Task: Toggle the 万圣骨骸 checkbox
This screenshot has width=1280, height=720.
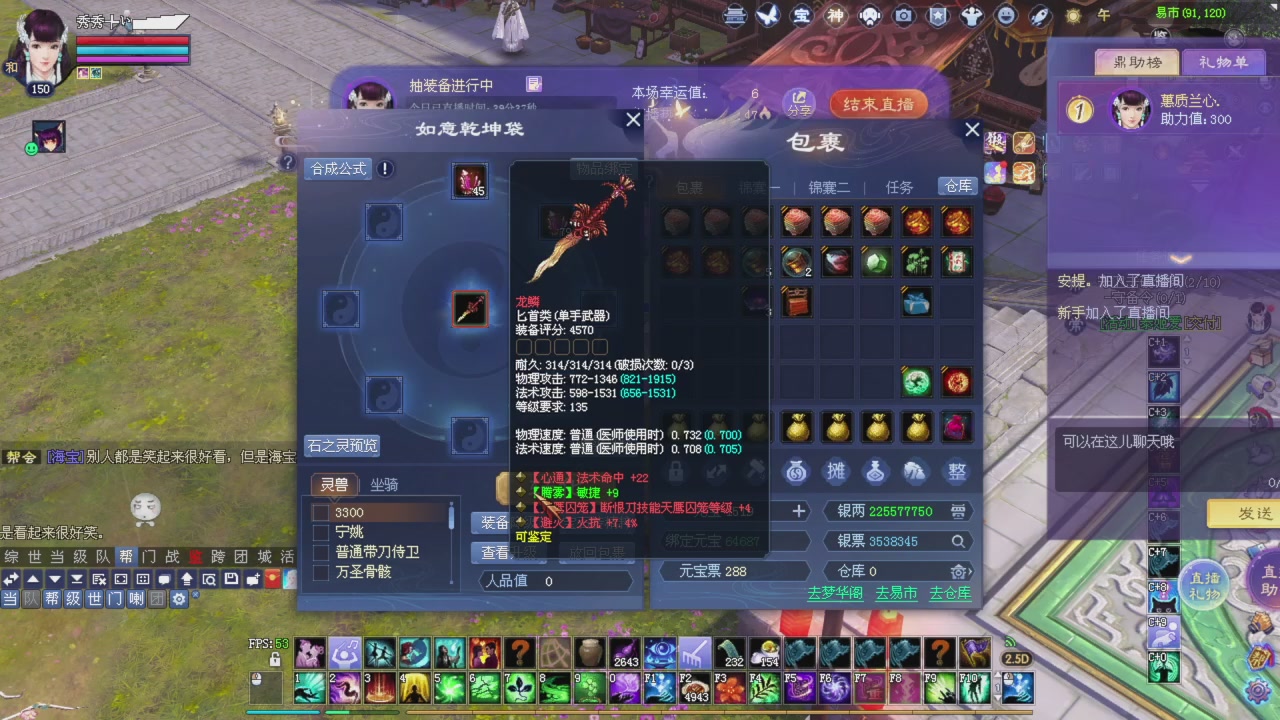Action: [321, 572]
